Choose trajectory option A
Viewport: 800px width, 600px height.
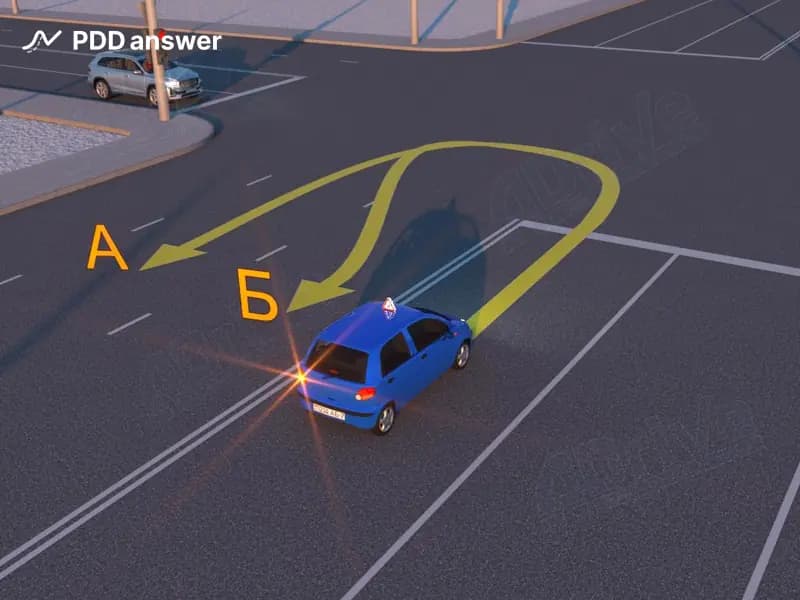[107, 248]
